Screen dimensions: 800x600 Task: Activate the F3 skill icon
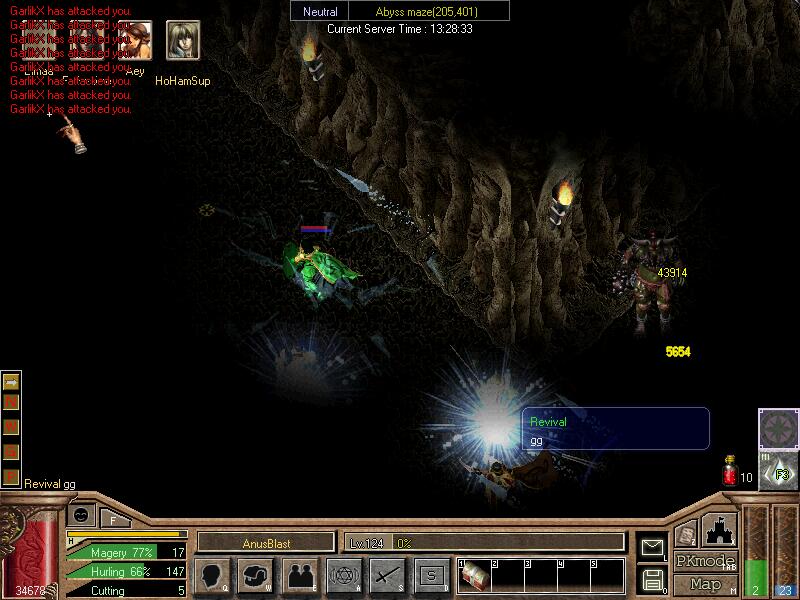point(777,470)
